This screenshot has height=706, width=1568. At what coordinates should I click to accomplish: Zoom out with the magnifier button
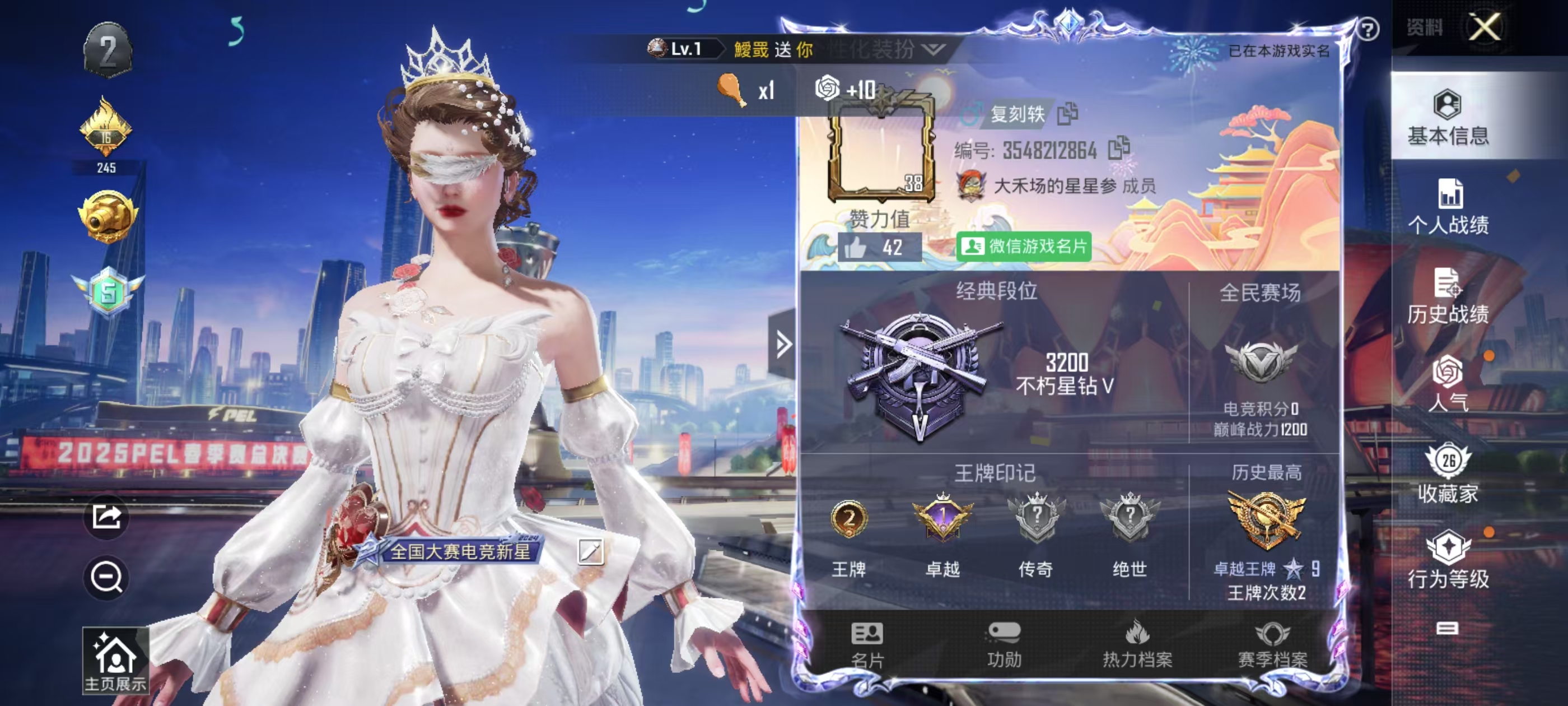pos(106,577)
